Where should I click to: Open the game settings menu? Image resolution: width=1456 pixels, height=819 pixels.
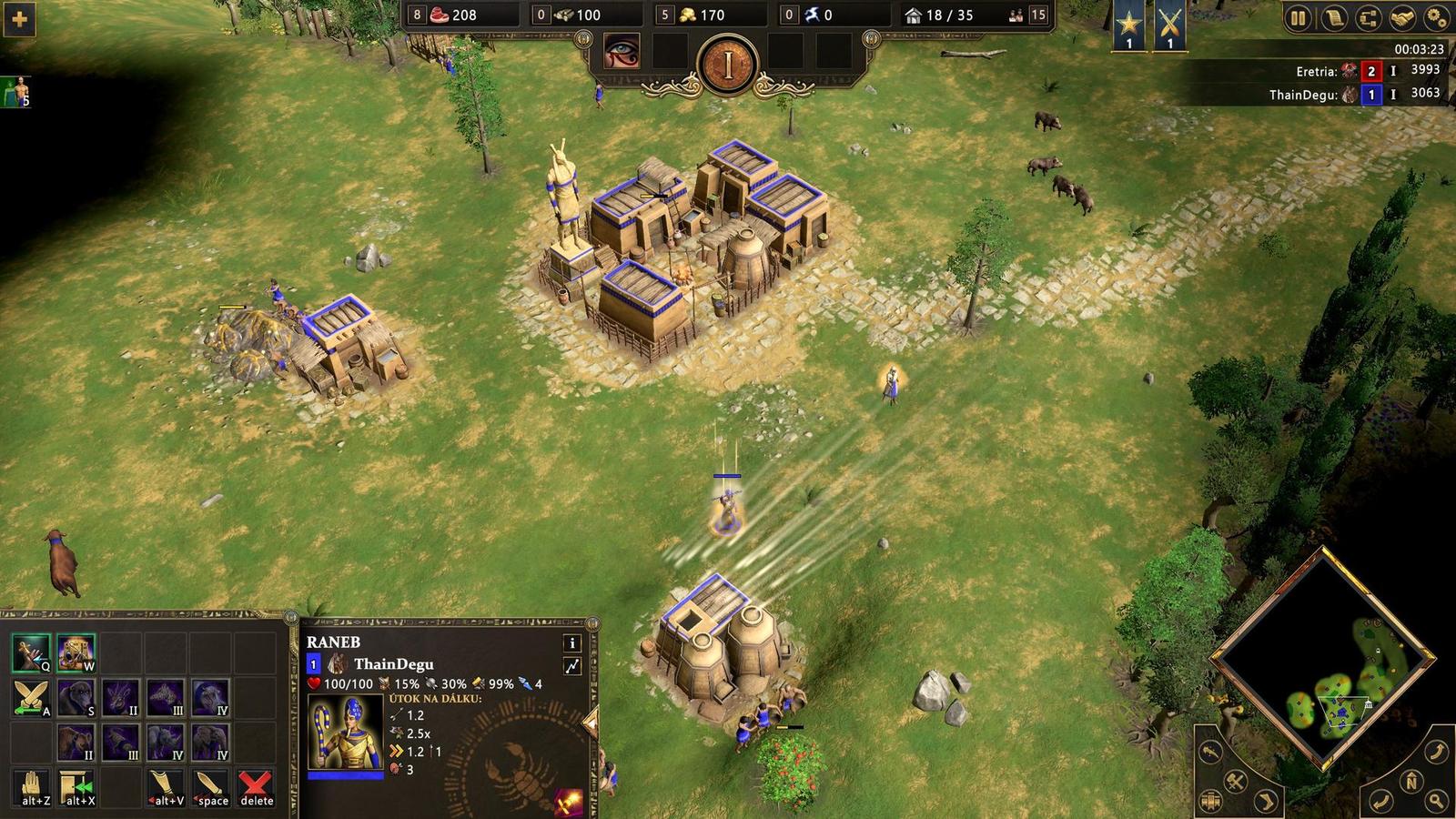[x=1436, y=16]
